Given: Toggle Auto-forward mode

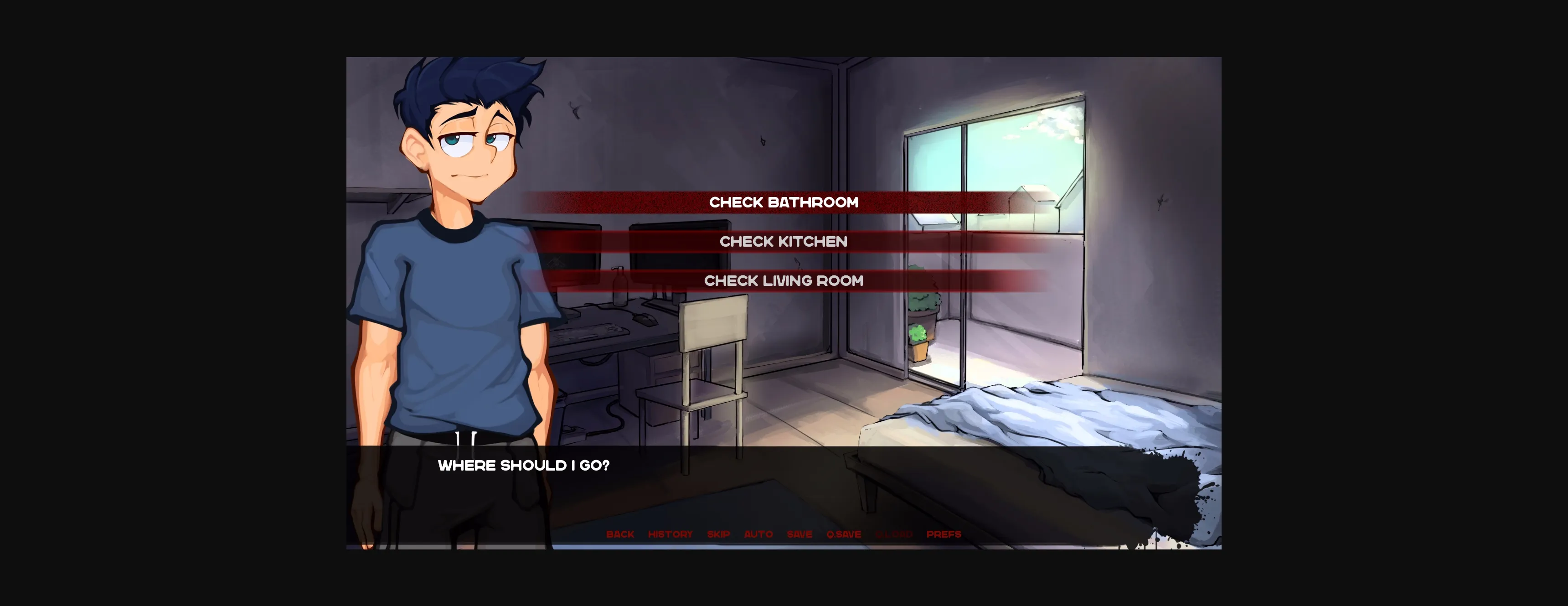Looking at the screenshot, I should [x=759, y=534].
